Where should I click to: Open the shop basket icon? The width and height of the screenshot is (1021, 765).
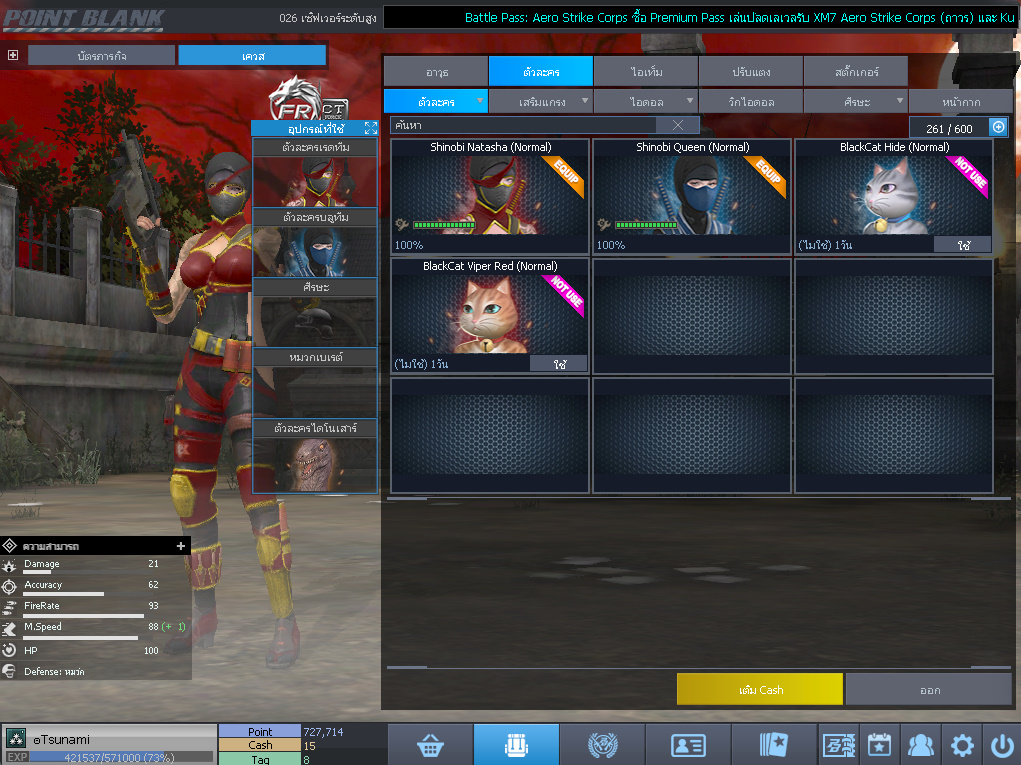click(x=430, y=745)
